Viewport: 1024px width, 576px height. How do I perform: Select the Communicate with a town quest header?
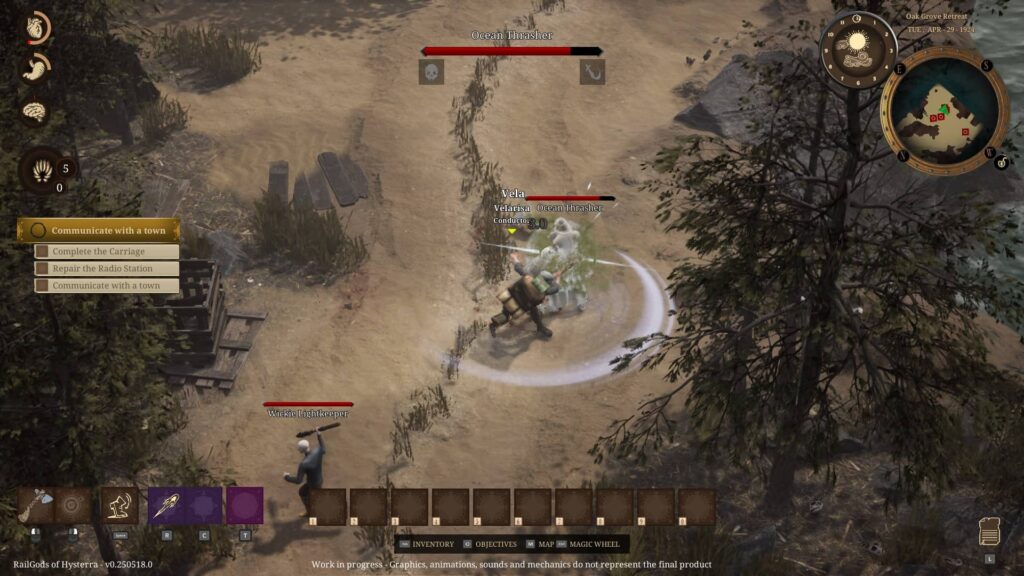point(98,230)
